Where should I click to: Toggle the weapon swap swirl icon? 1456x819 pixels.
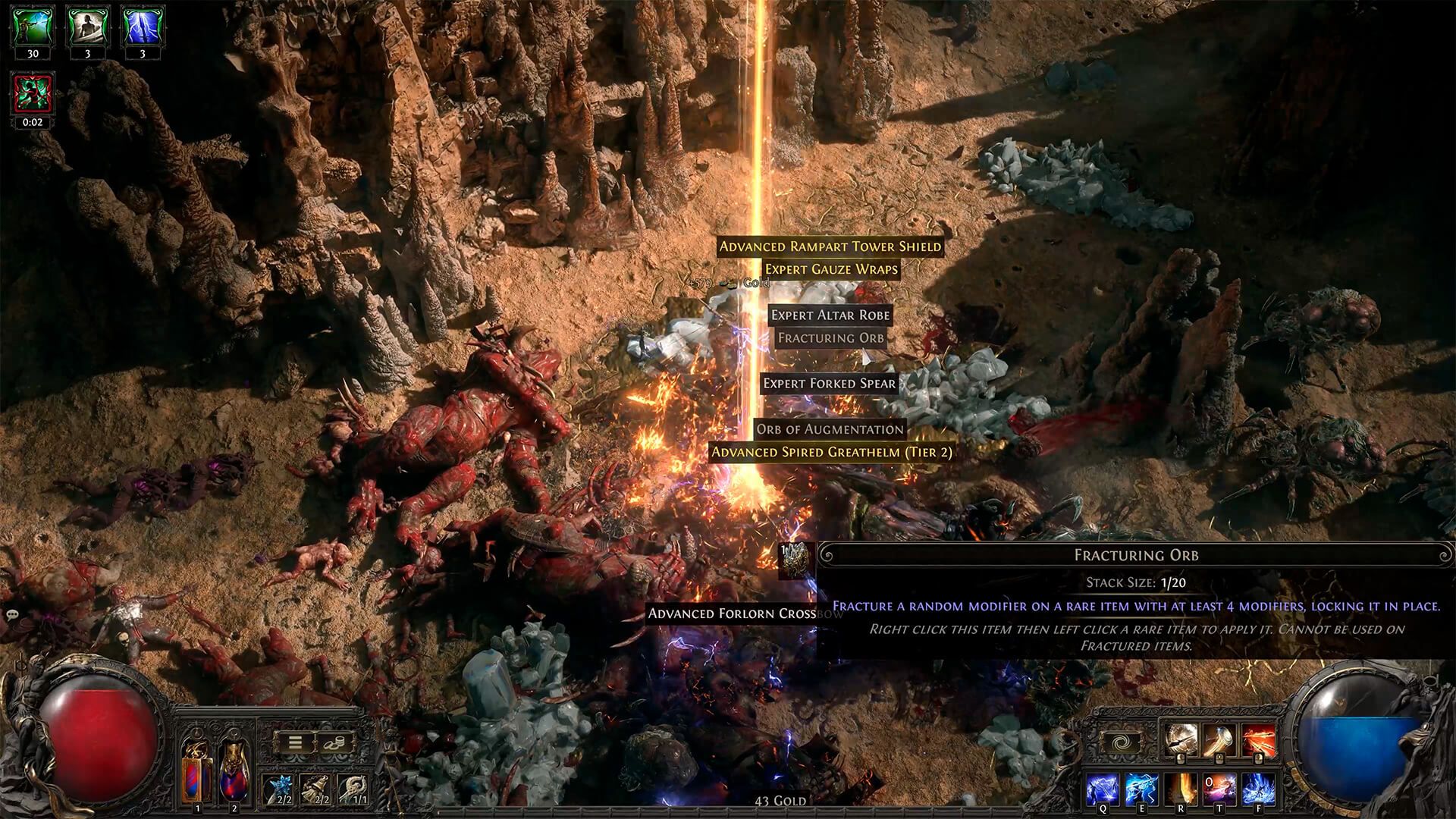coord(1122,740)
